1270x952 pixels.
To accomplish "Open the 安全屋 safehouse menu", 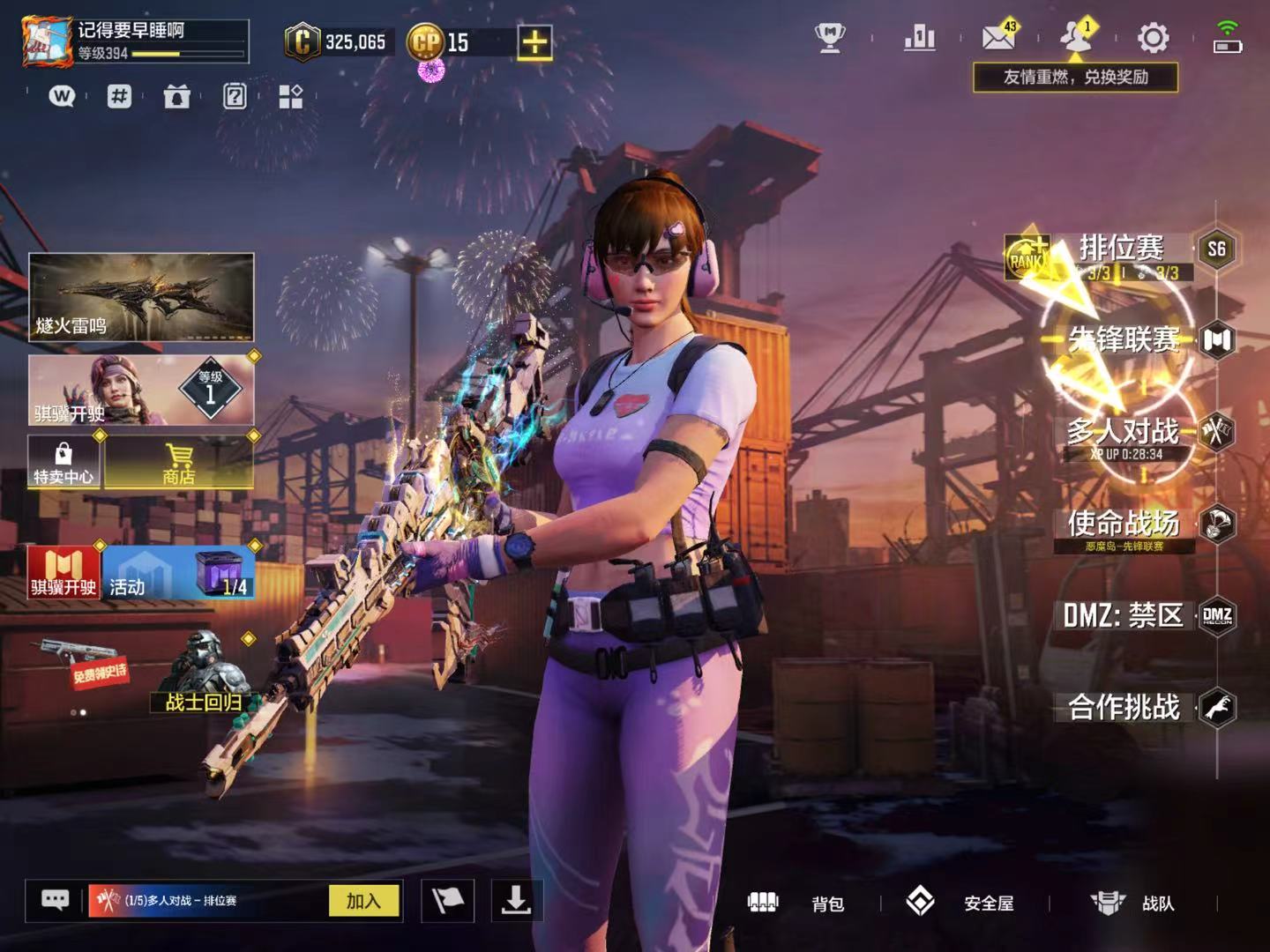I will 961,903.
